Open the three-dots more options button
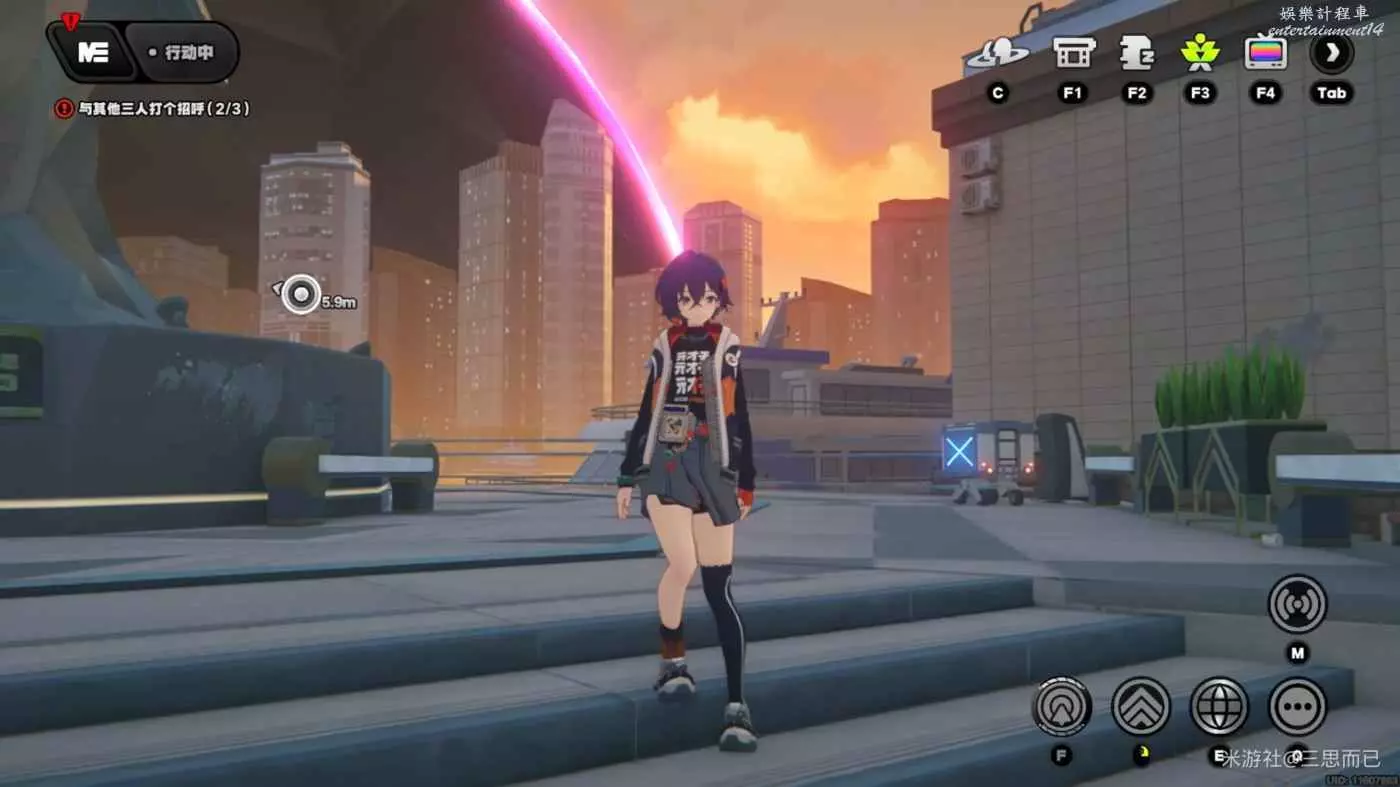The image size is (1400, 787). [1297, 706]
